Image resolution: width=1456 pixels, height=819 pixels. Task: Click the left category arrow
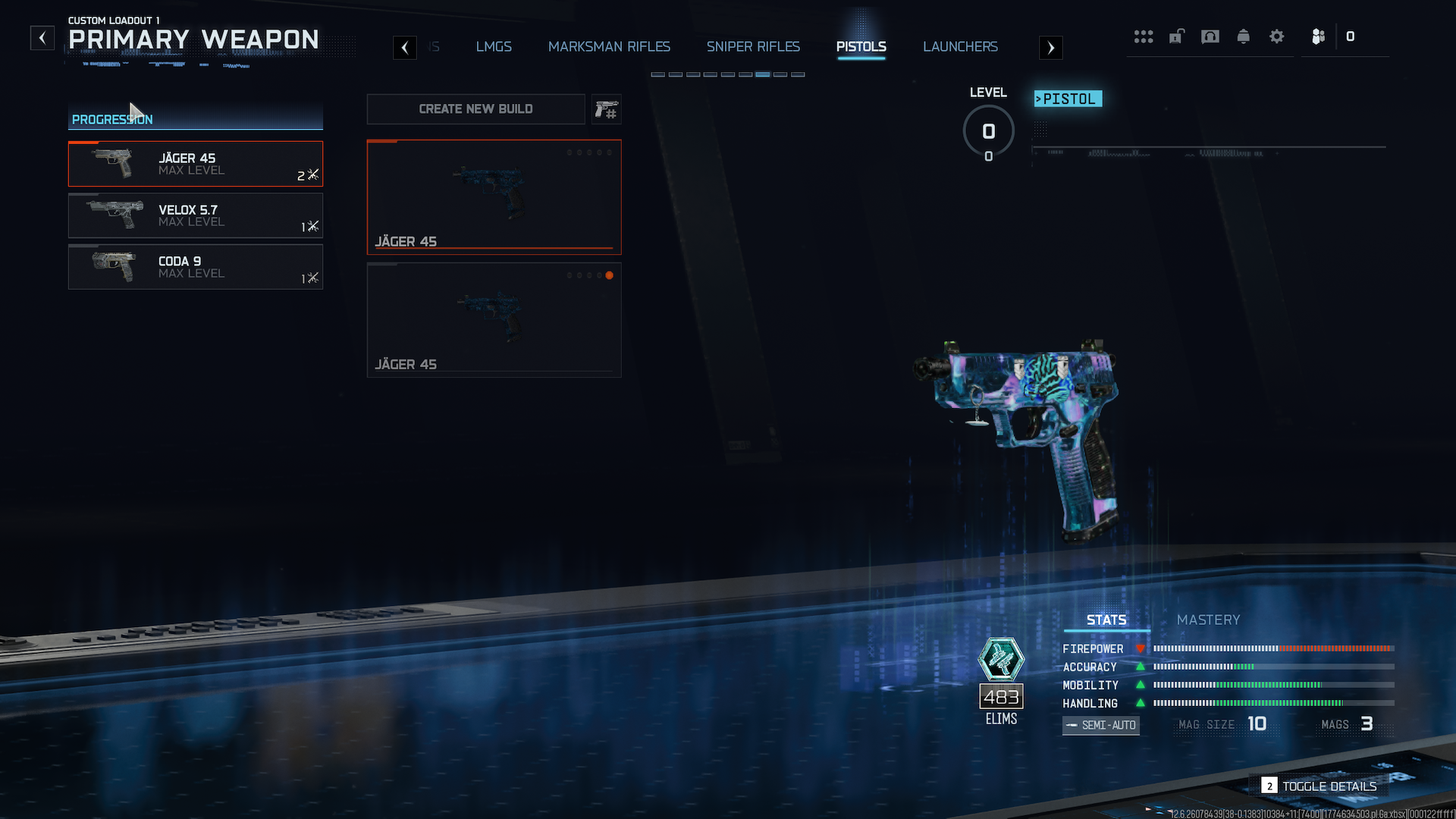(405, 48)
